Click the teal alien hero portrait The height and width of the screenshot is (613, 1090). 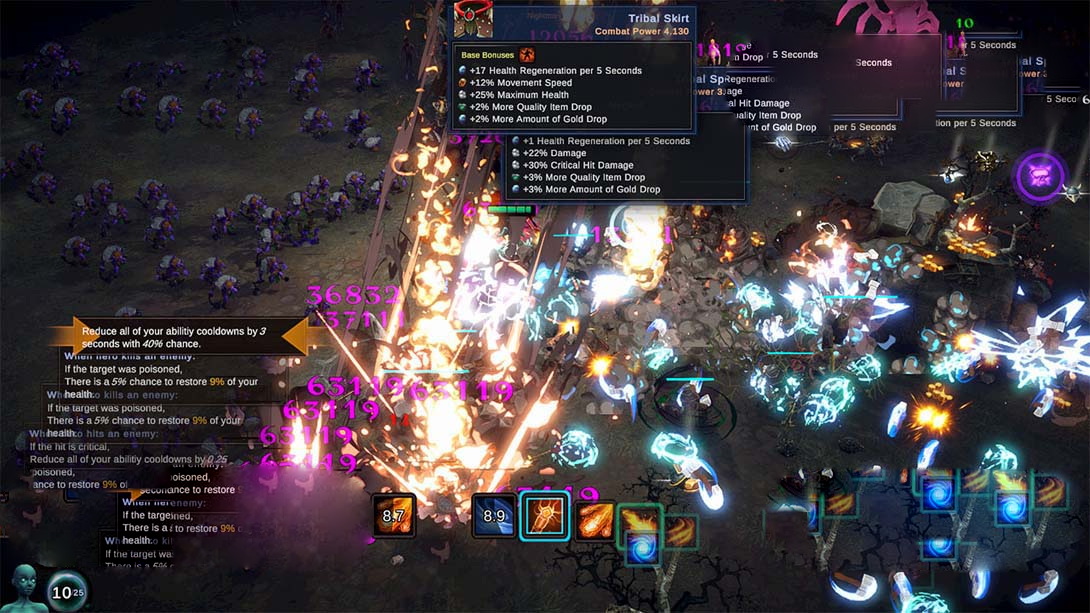[x=24, y=587]
